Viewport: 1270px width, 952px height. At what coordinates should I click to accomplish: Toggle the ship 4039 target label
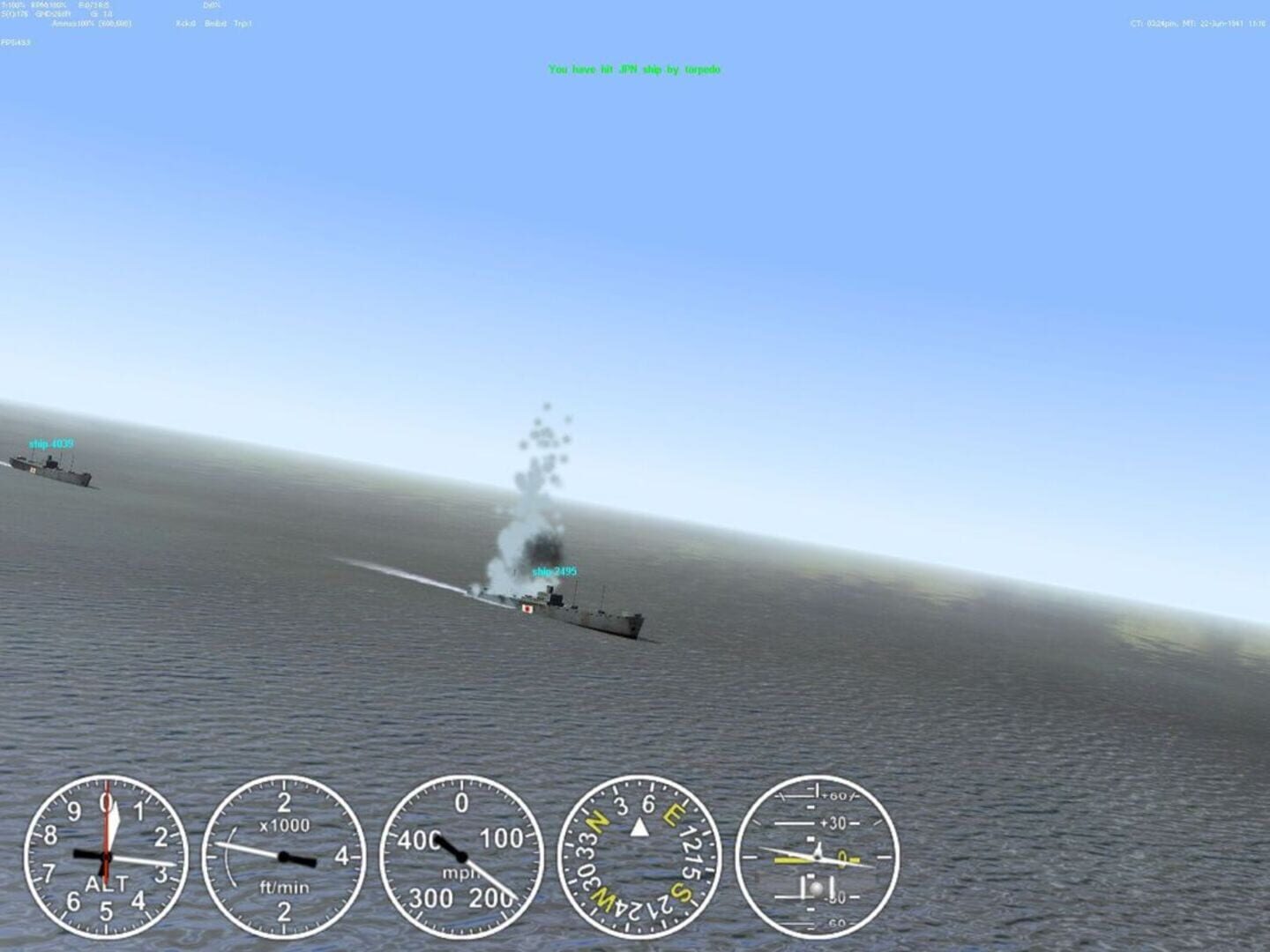click(50, 443)
